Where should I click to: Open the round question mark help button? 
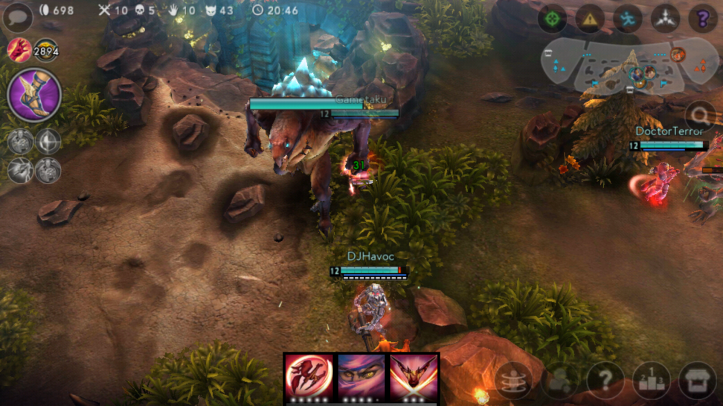coord(605,380)
